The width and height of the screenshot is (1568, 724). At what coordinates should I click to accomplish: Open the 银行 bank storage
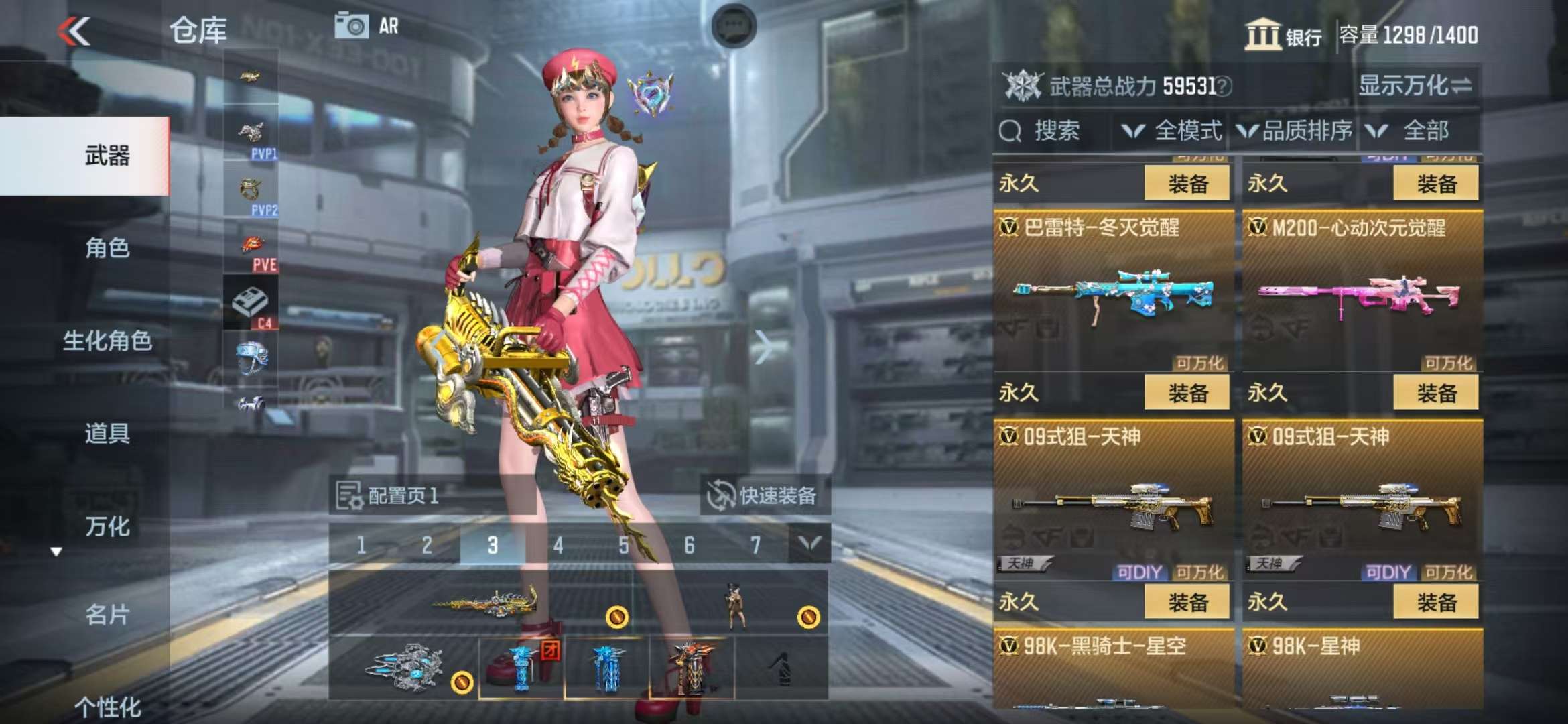1283,35
